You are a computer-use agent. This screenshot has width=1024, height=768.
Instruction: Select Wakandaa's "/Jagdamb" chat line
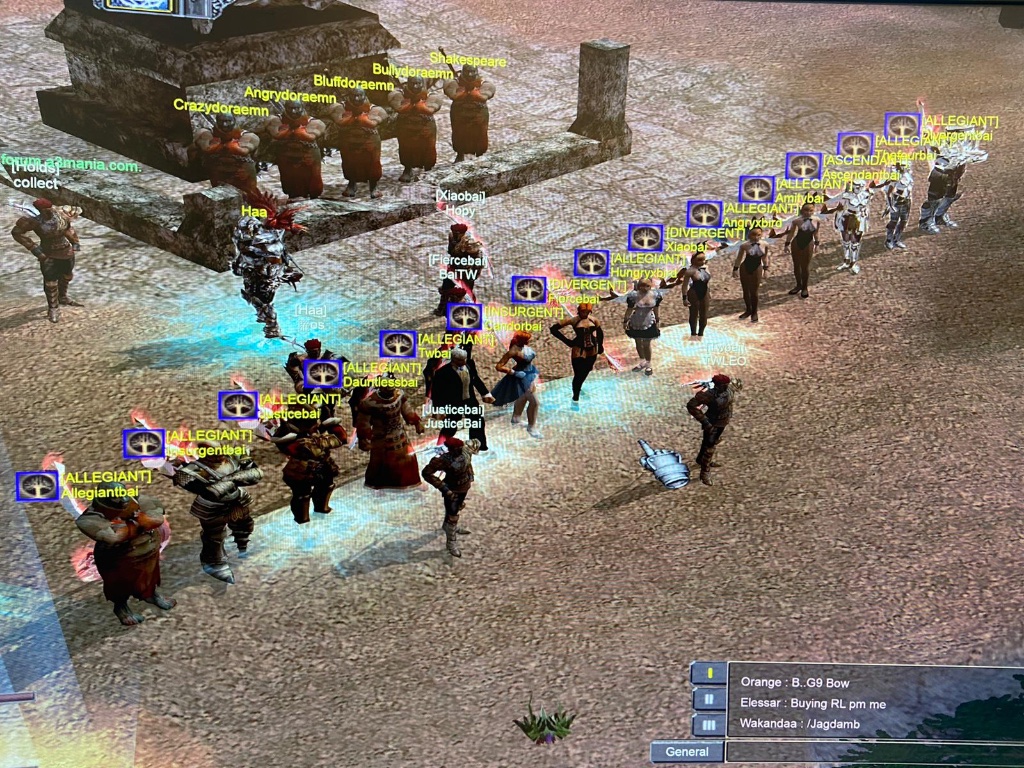click(x=797, y=724)
